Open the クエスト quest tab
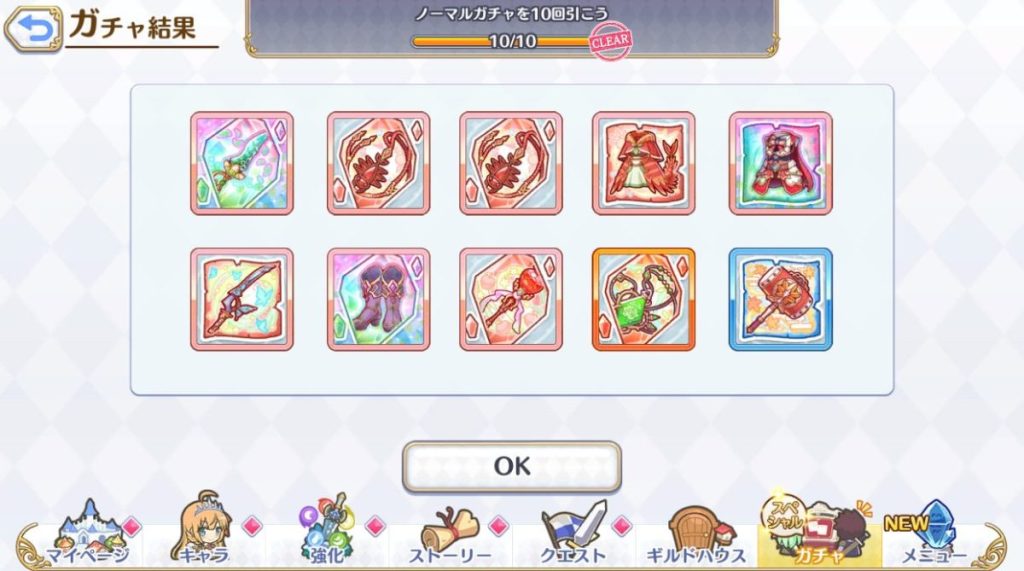The width and height of the screenshot is (1024, 571). [572, 535]
